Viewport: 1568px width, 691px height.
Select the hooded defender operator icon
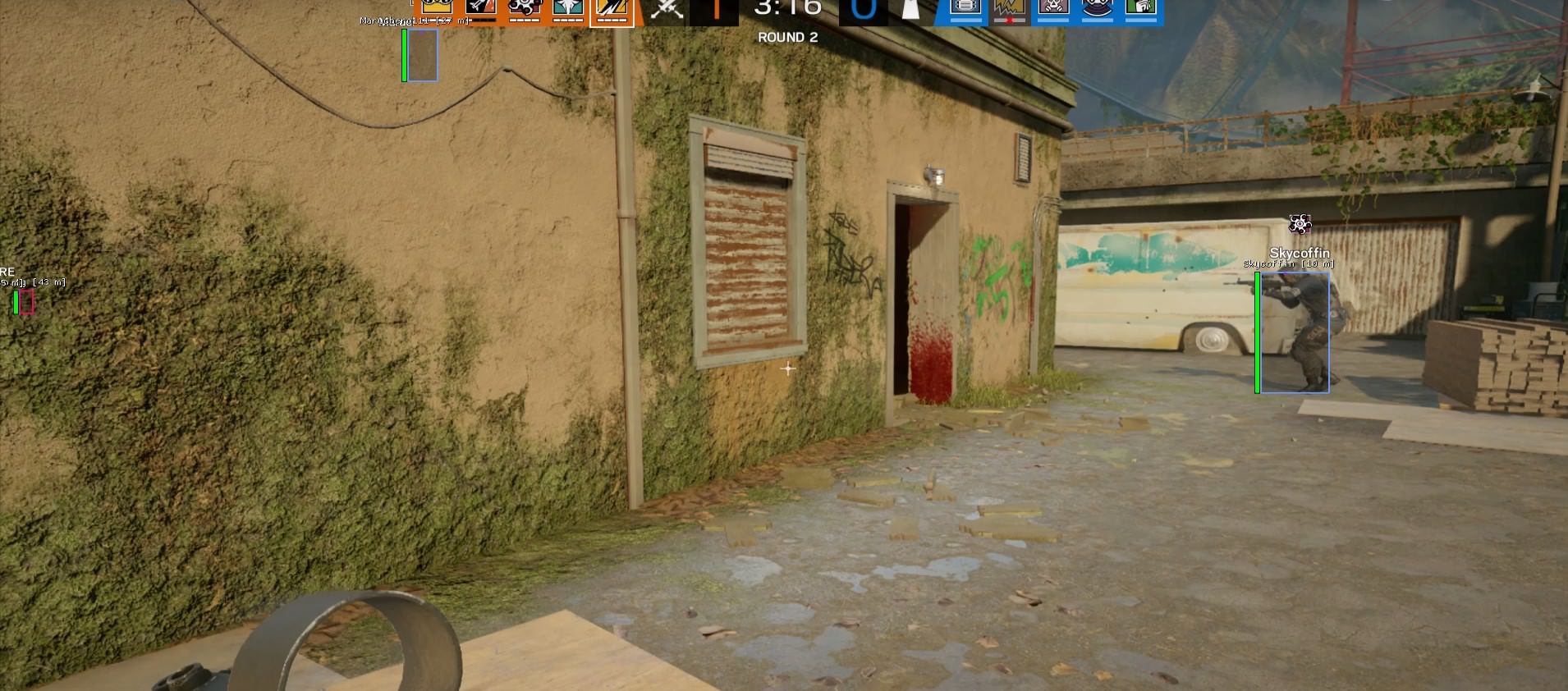[x=1098, y=10]
